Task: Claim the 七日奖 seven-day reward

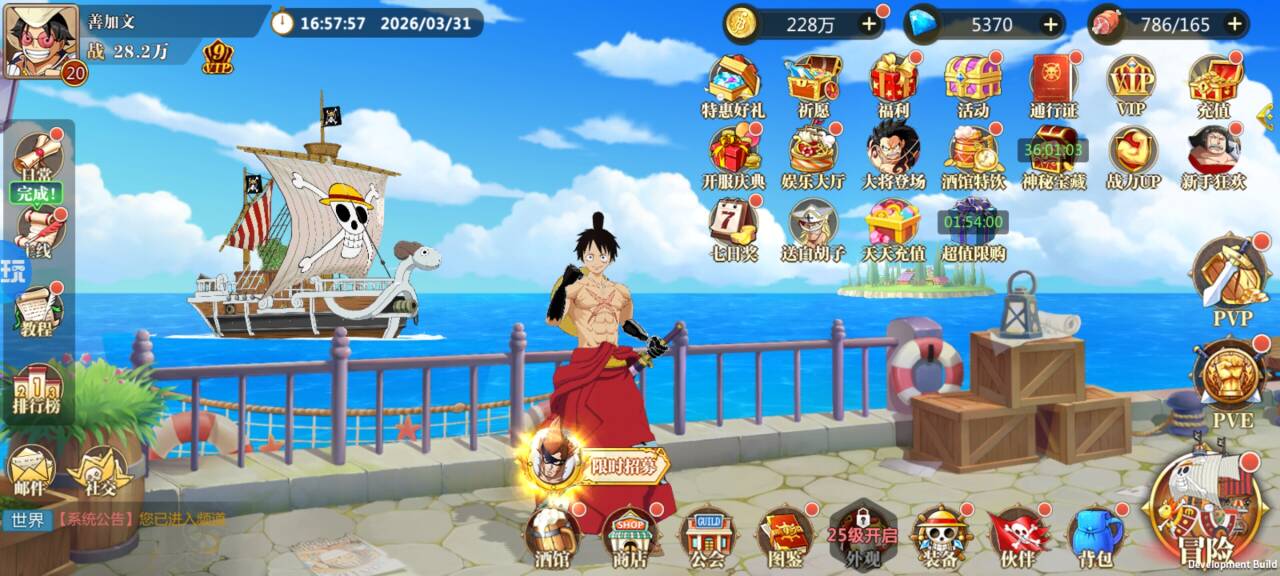Action: 734,229
